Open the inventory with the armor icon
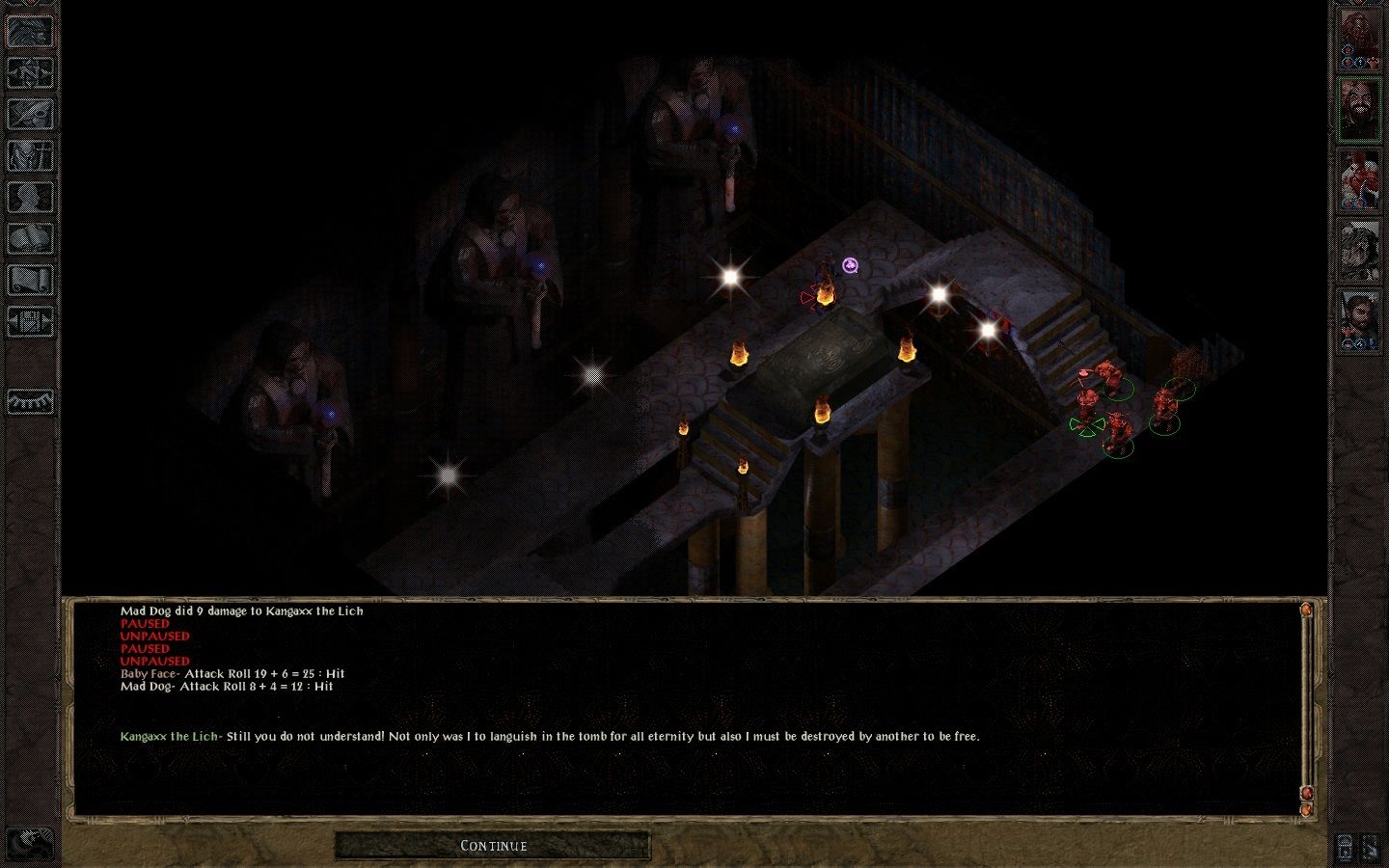Viewport: 1389px width, 868px height. (31, 155)
